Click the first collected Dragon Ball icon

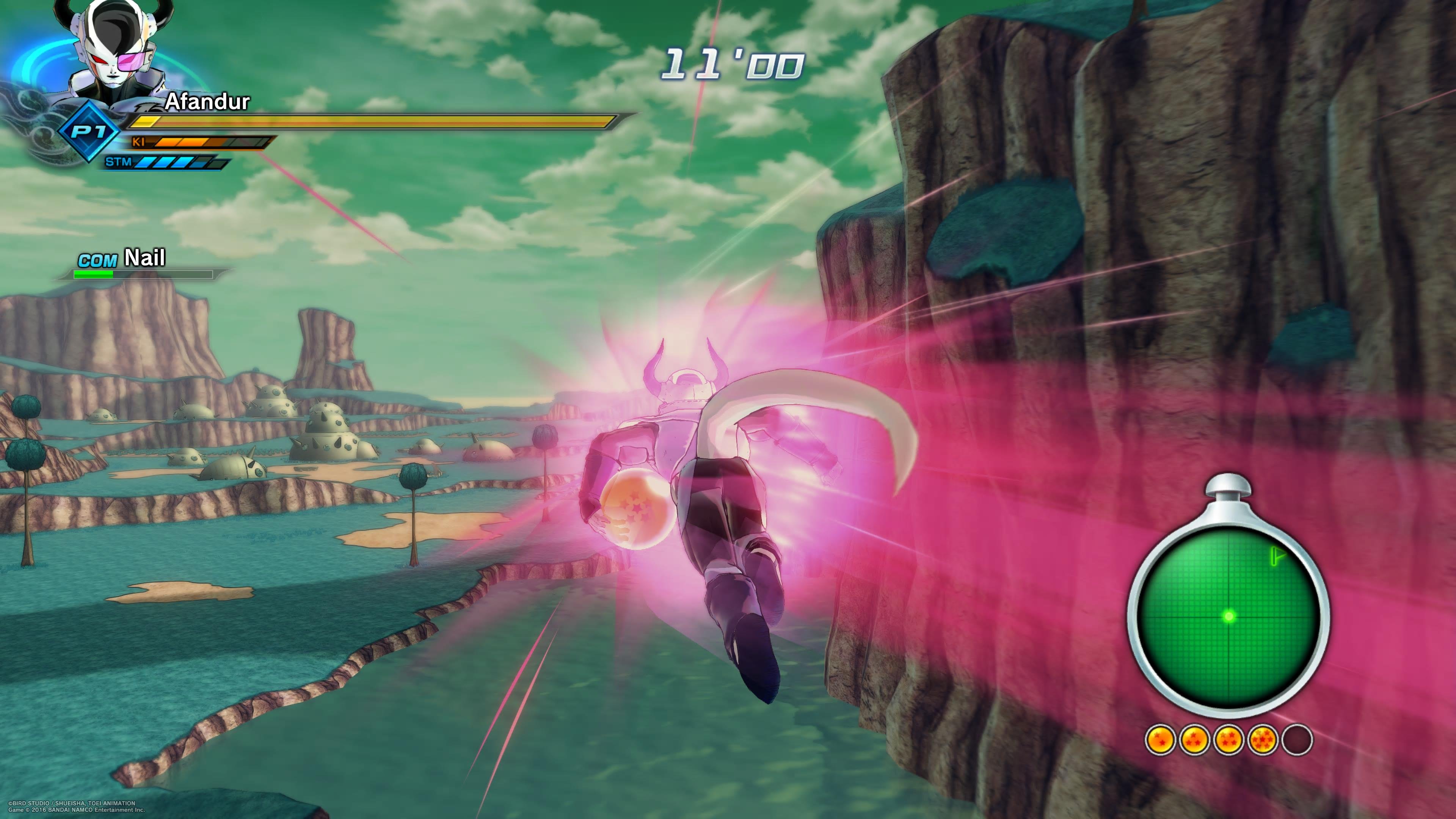[x=1160, y=739]
